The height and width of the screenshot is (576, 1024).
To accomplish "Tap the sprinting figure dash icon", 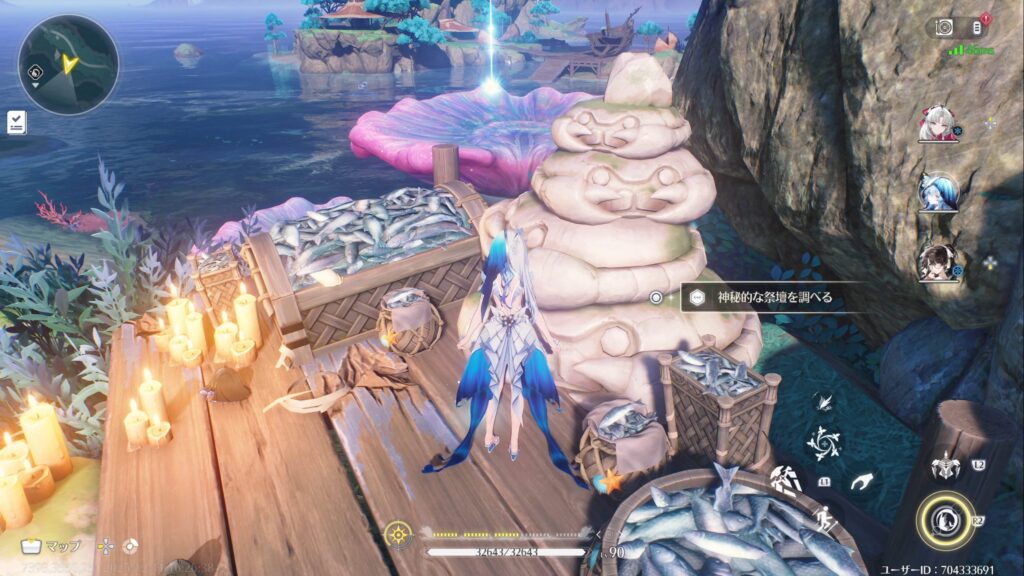I will [823, 519].
